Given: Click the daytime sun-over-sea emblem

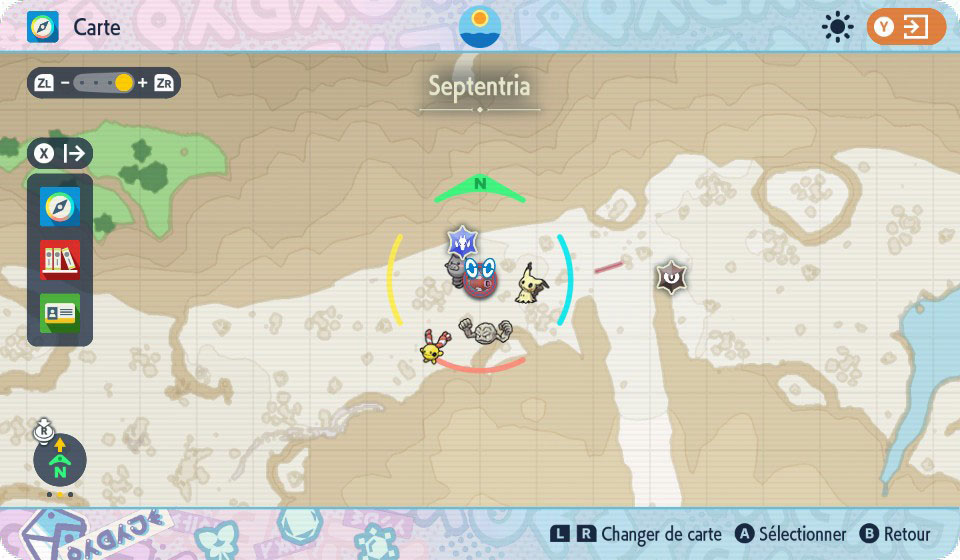Looking at the screenshot, I should click(480, 26).
